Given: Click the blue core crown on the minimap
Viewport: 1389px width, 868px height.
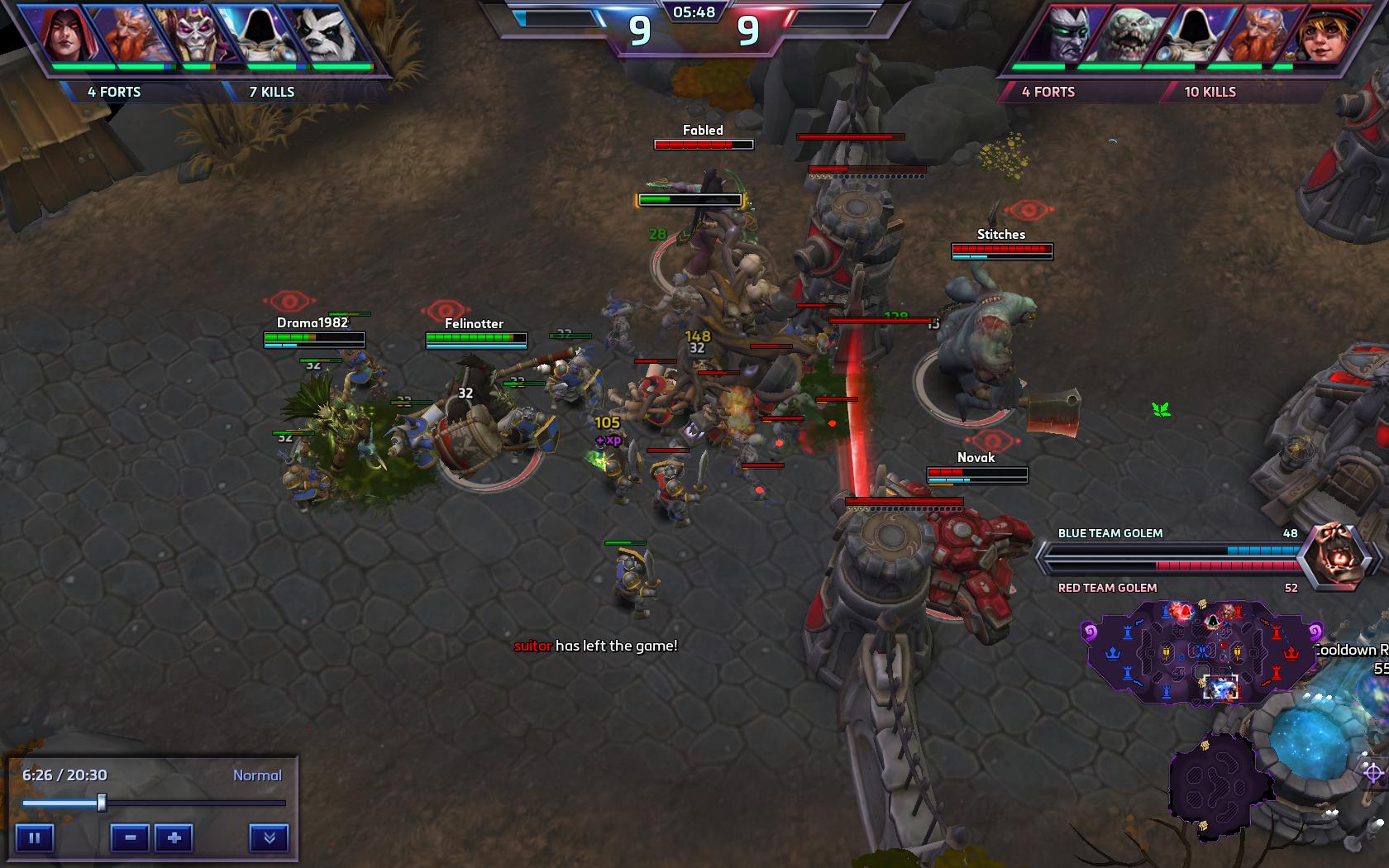Looking at the screenshot, I should [x=1113, y=654].
